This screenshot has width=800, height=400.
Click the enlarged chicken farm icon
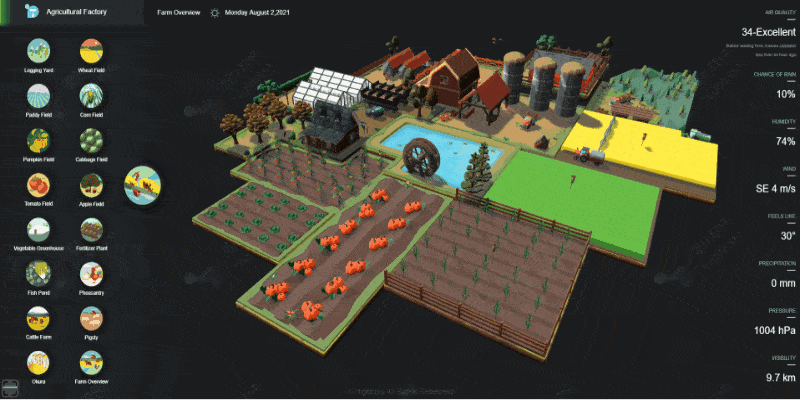coord(143,185)
